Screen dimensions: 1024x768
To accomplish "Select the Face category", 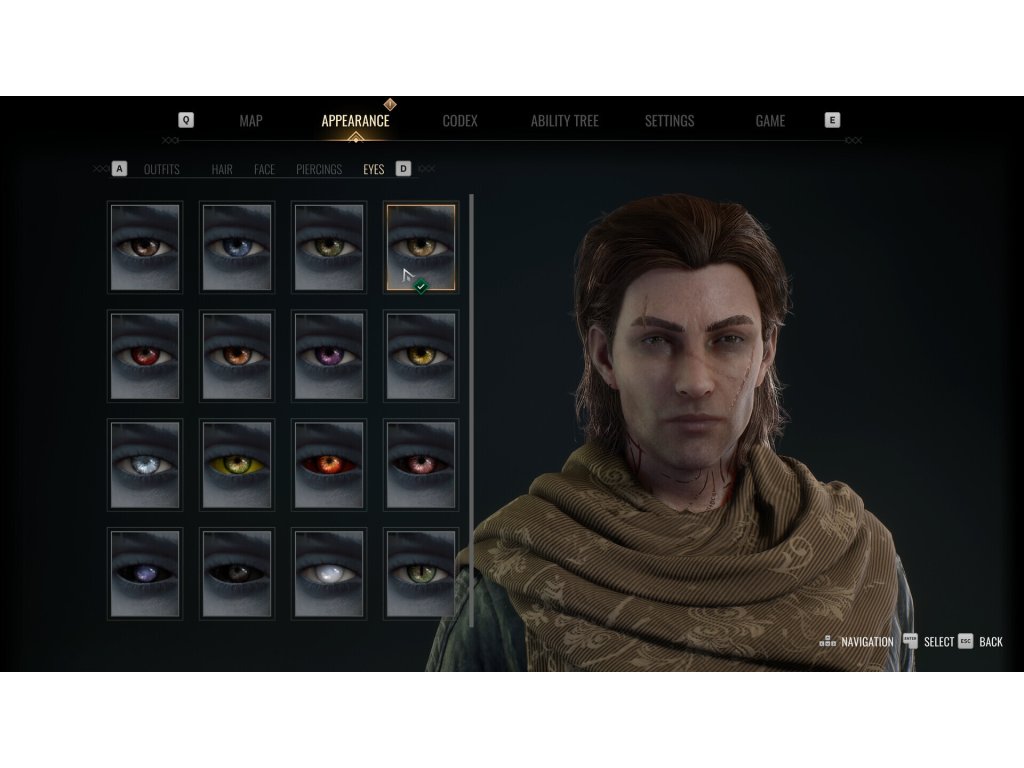I will [x=264, y=170].
